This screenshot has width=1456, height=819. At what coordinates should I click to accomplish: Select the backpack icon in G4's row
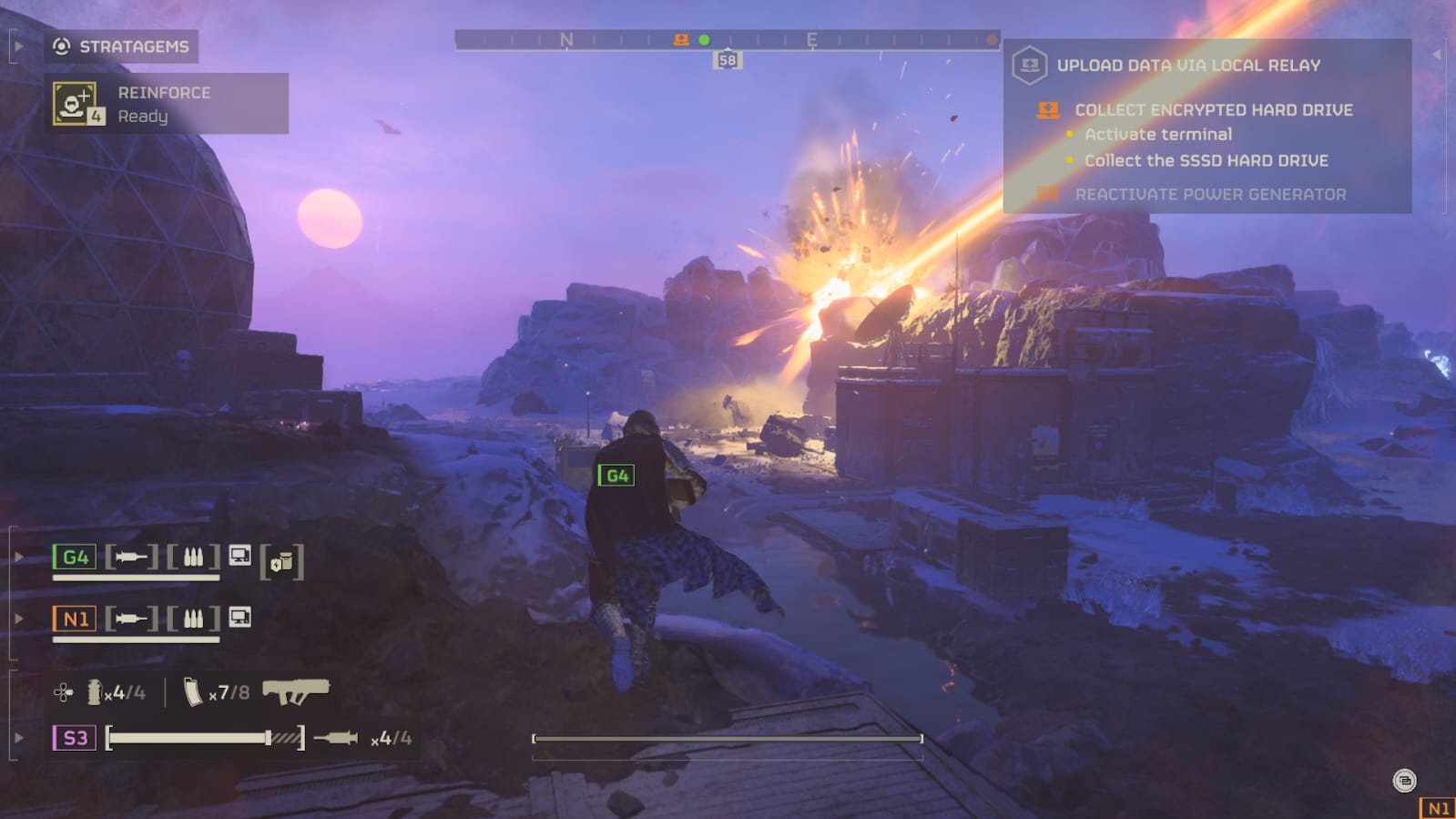coord(281,562)
